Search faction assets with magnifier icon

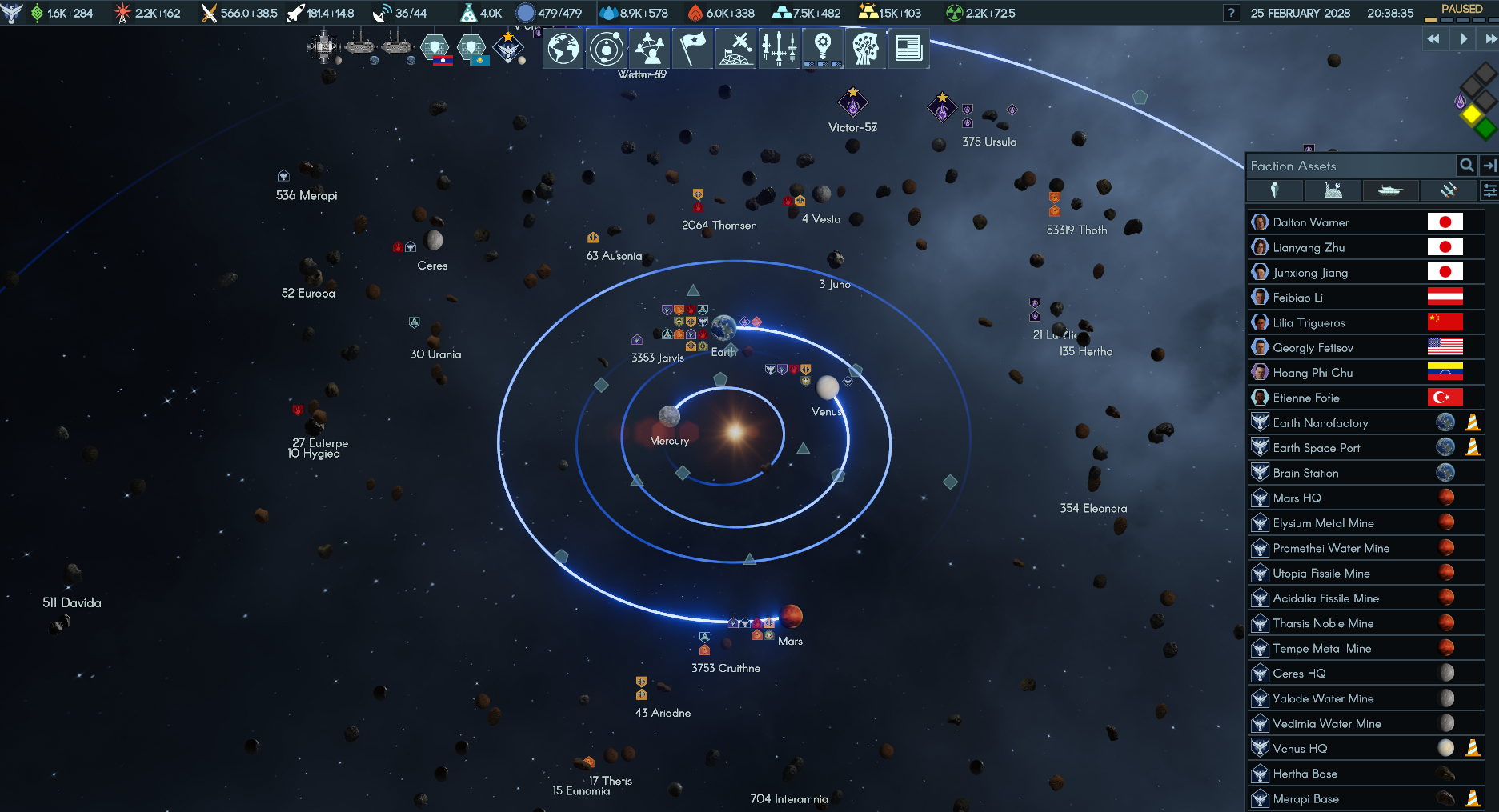1466,166
